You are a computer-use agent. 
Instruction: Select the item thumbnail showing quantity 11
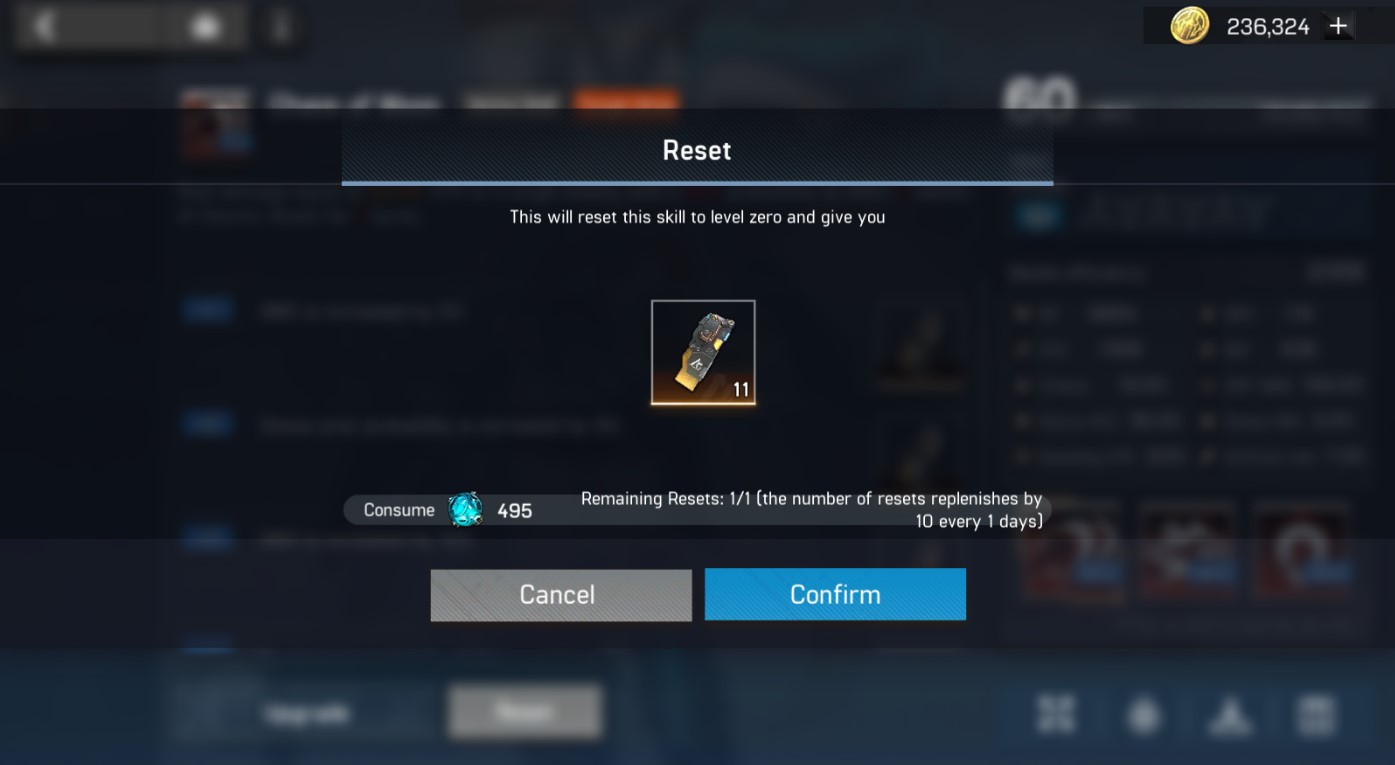click(703, 352)
